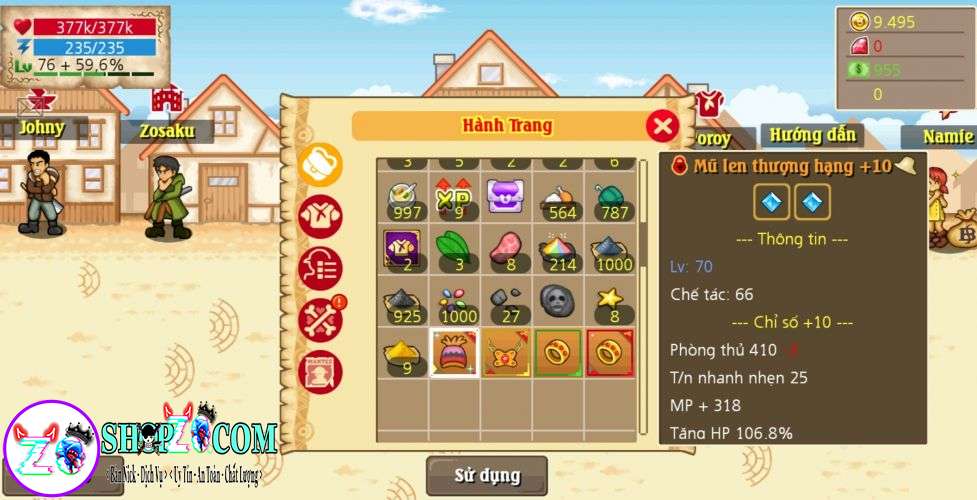Switch to the shirt equipment tab

pos(320,216)
